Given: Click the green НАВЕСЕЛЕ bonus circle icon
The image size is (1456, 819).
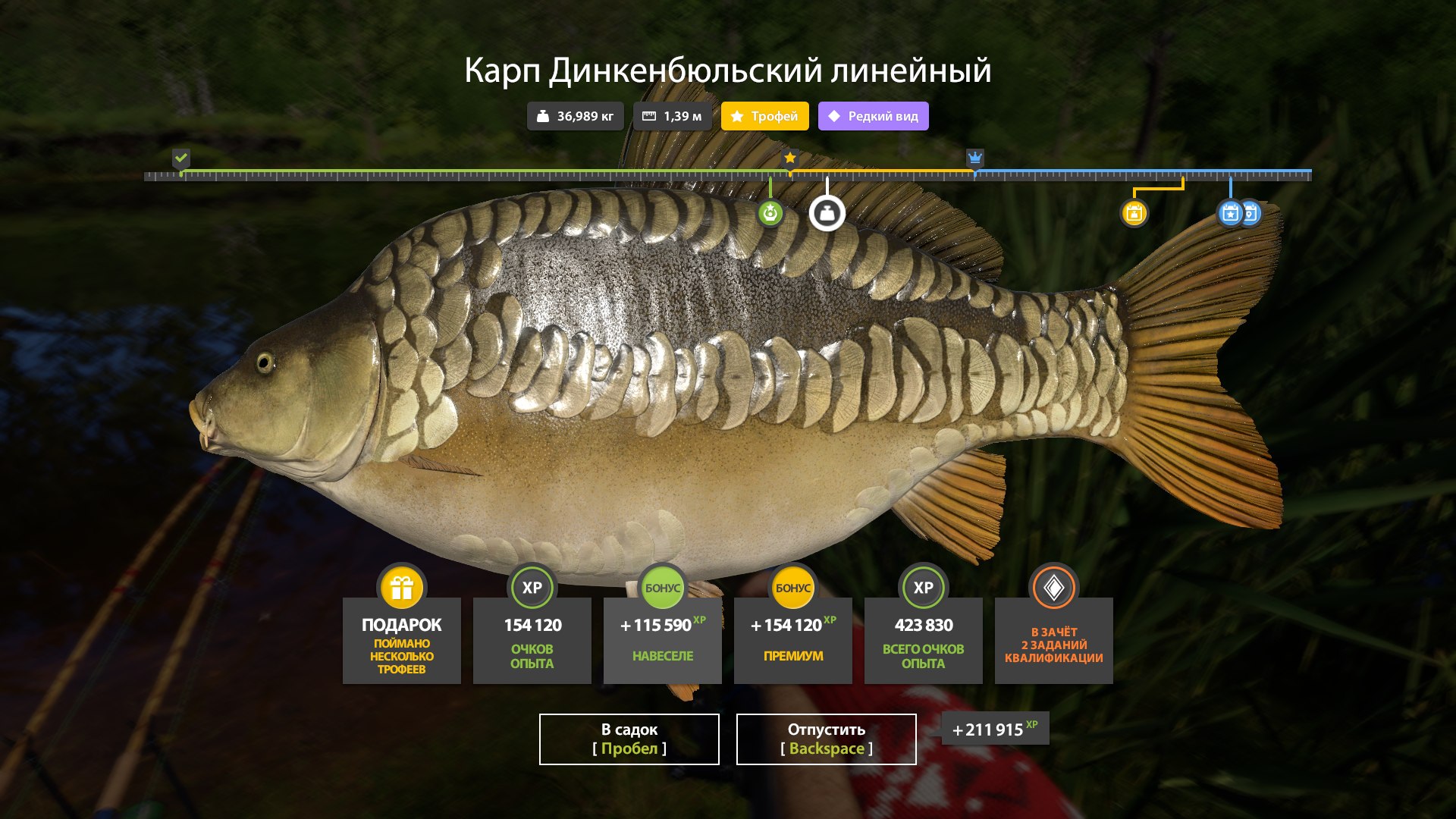Looking at the screenshot, I should 662,587.
